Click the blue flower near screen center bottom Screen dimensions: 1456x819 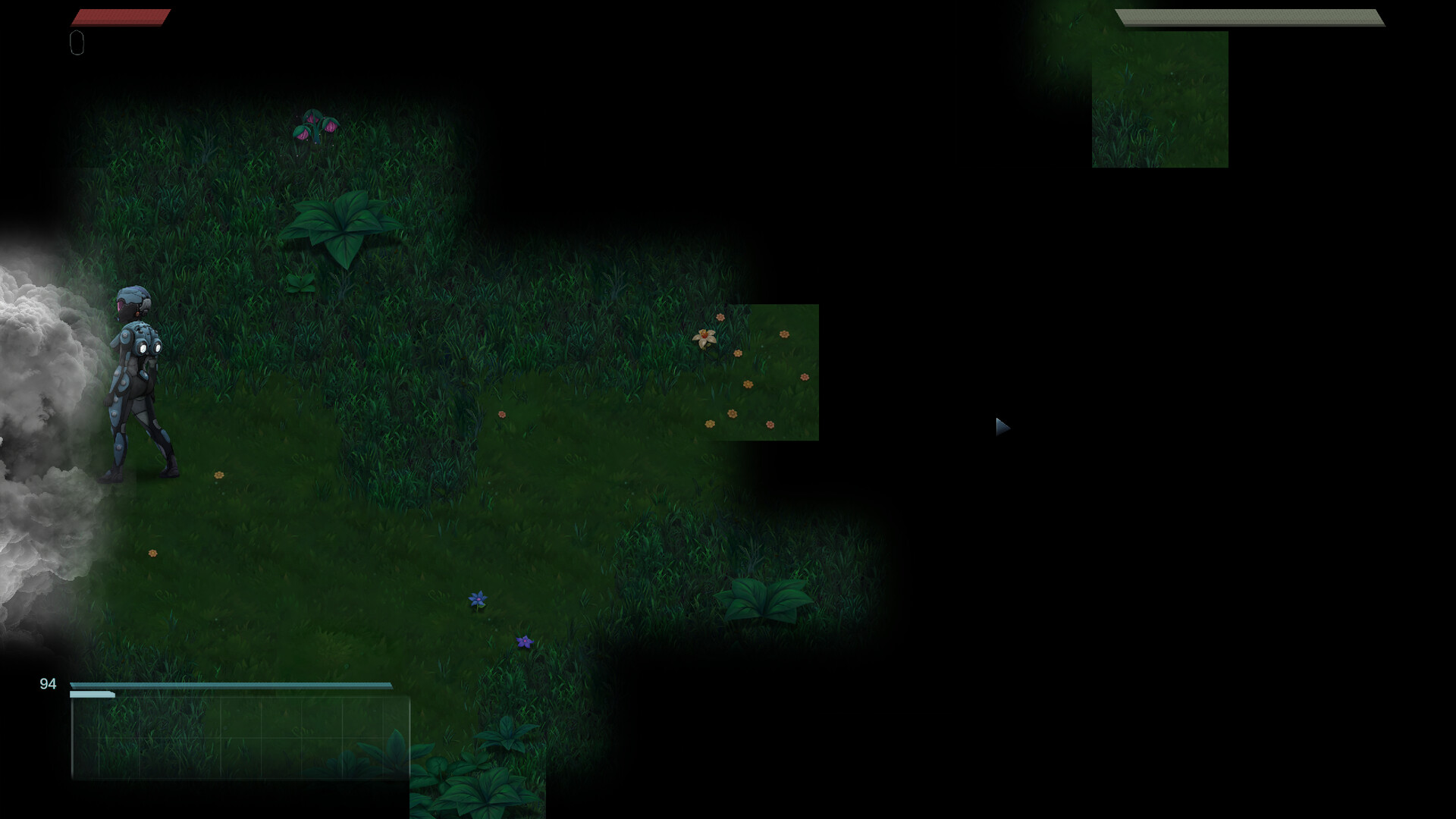click(x=476, y=600)
